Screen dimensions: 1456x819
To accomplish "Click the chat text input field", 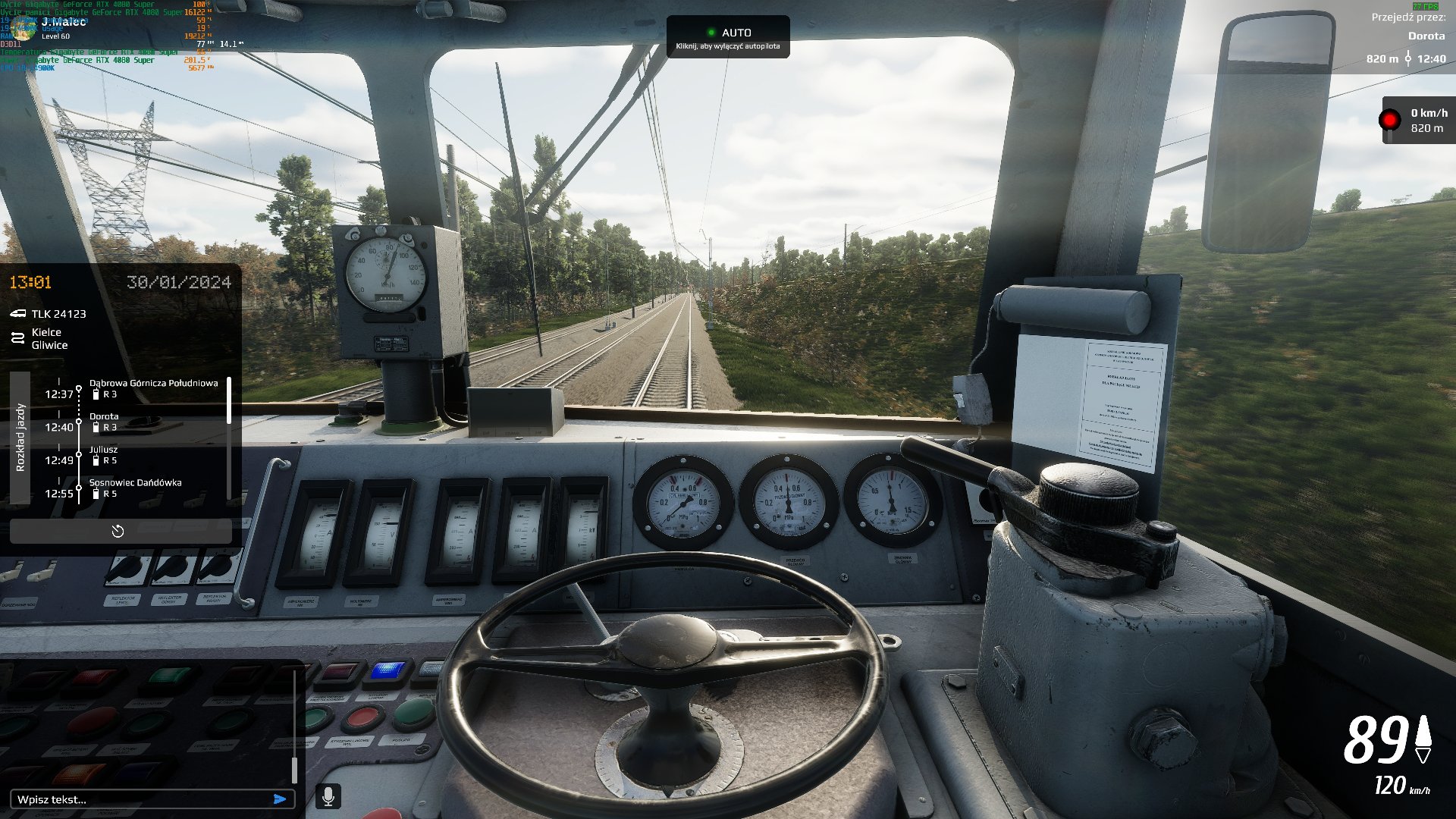I will [x=140, y=799].
